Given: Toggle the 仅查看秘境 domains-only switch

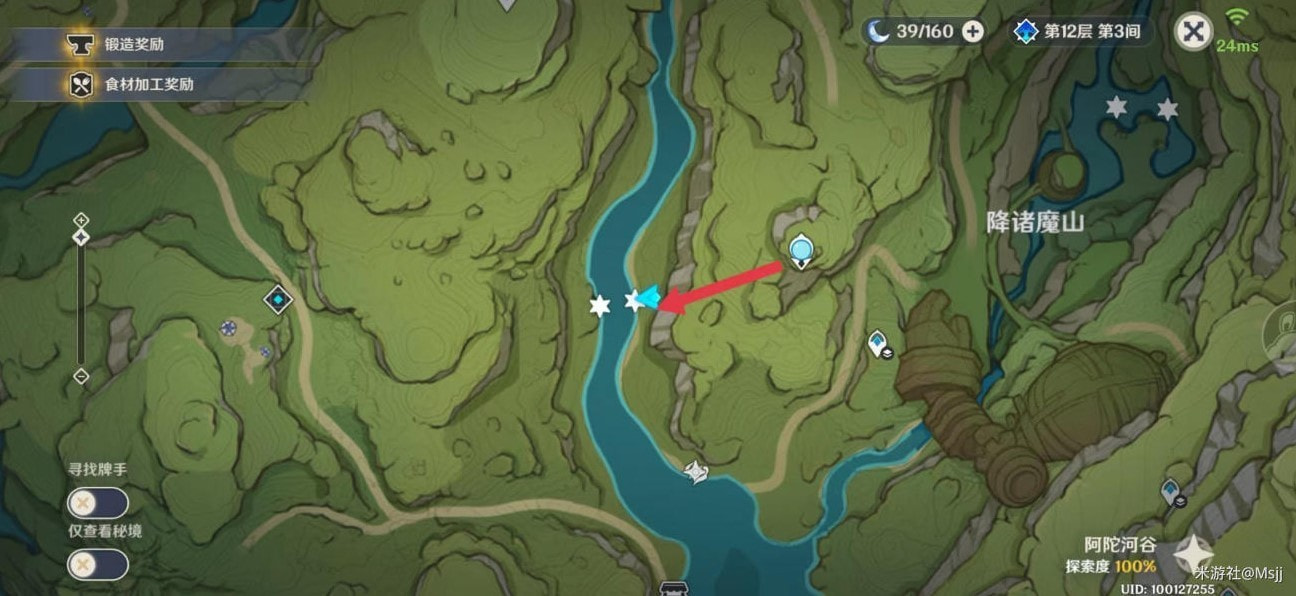Looking at the screenshot, I should click(97, 565).
